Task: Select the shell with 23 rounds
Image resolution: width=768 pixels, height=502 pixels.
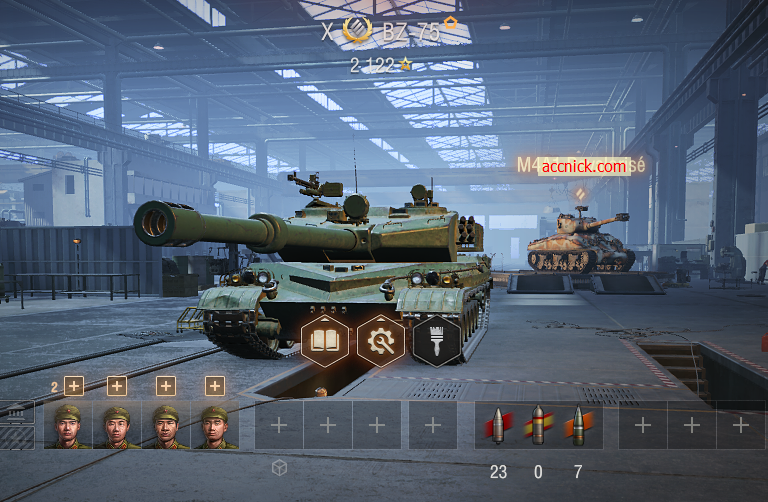Action: pyautogui.click(x=497, y=425)
